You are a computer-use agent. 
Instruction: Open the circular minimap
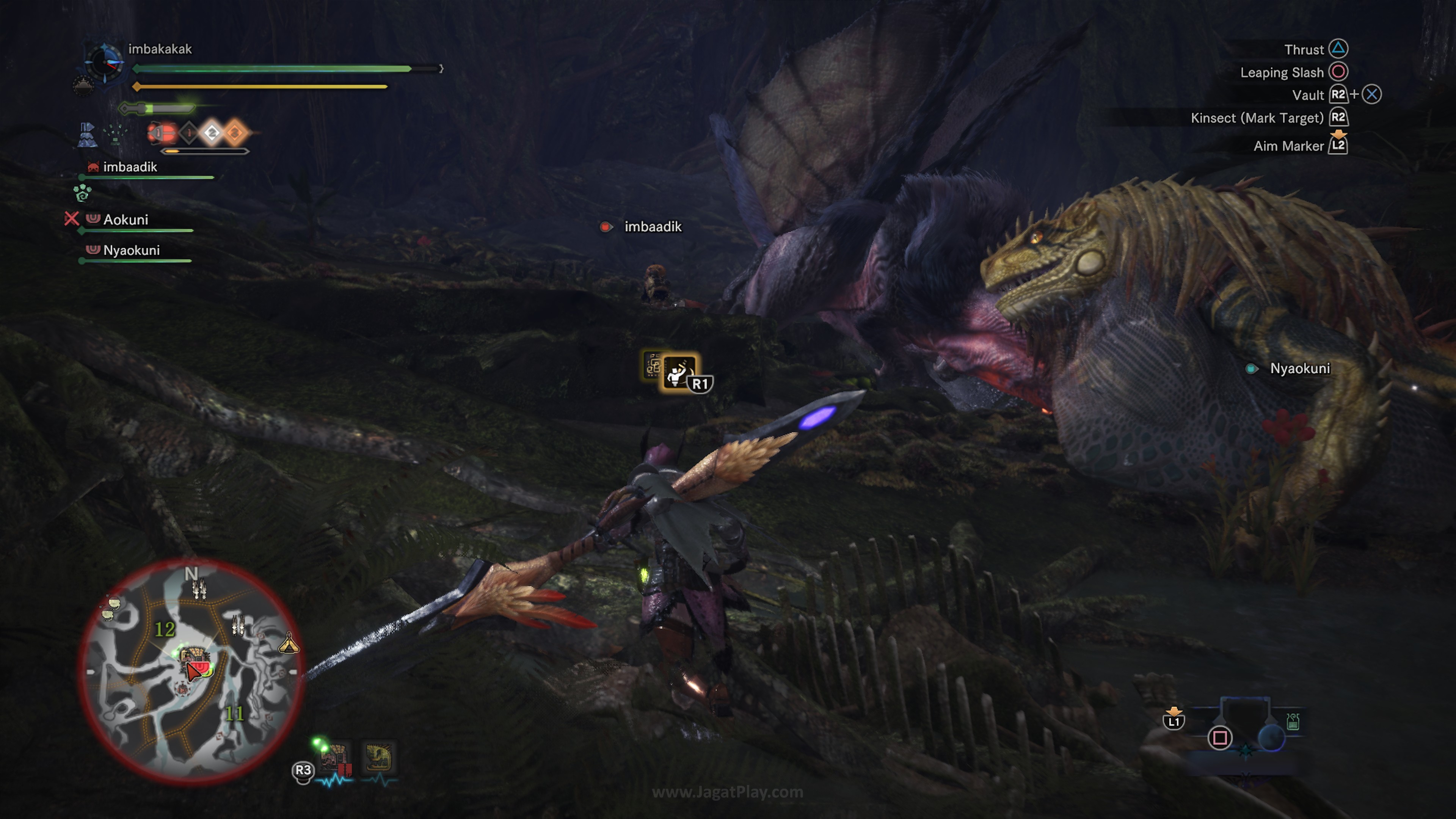pyautogui.click(x=191, y=672)
